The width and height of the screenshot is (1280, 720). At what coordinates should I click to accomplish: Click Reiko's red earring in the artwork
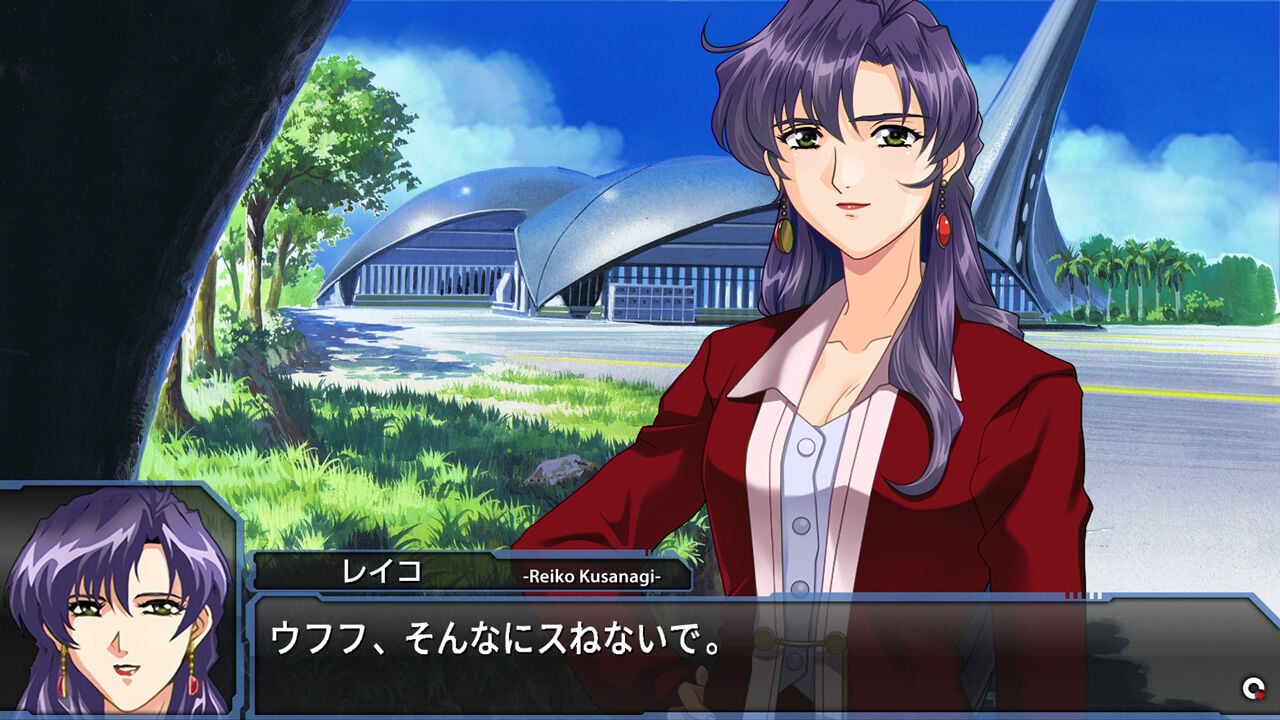(x=944, y=231)
